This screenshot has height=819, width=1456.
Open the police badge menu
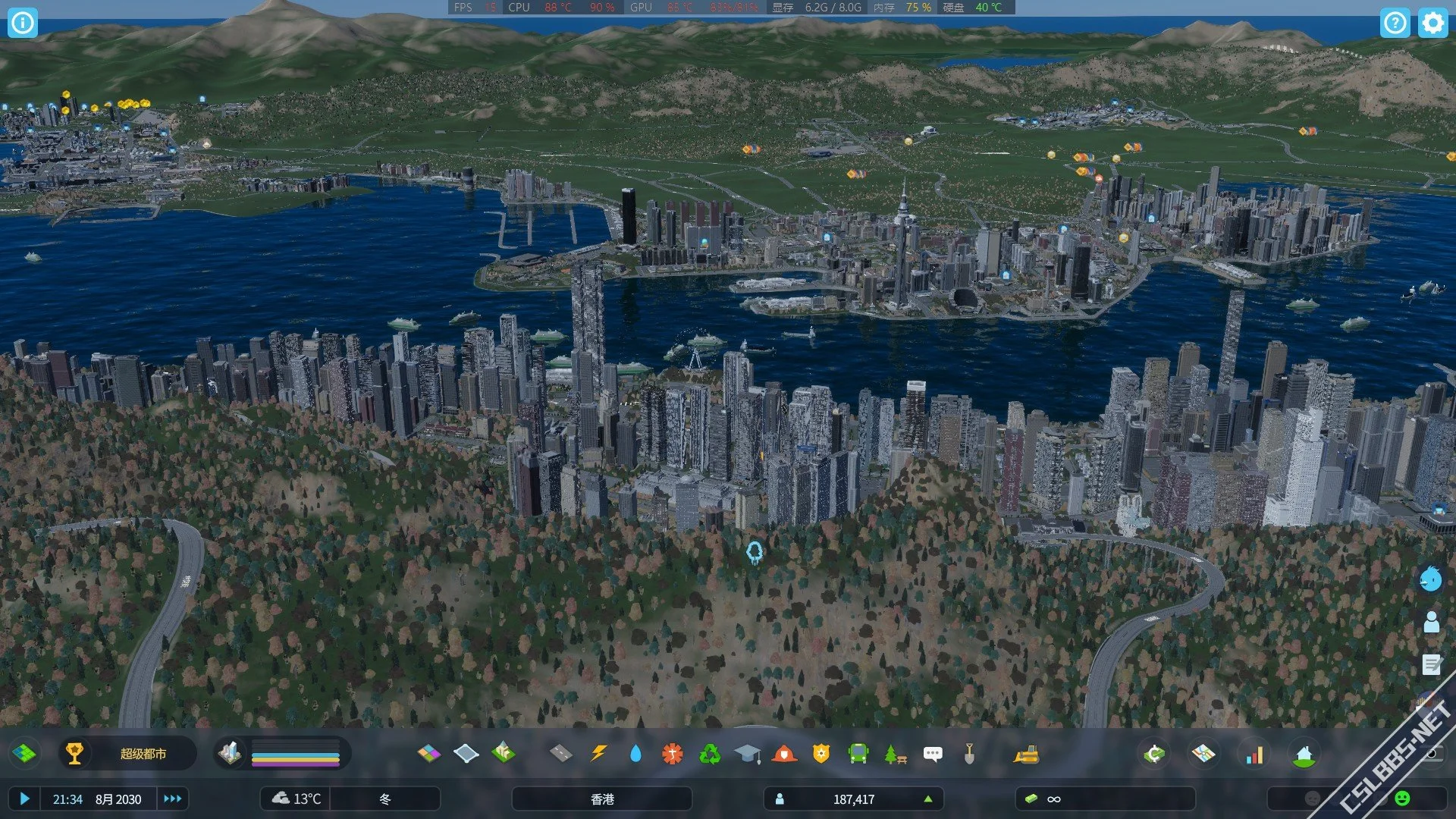[x=821, y=754]
